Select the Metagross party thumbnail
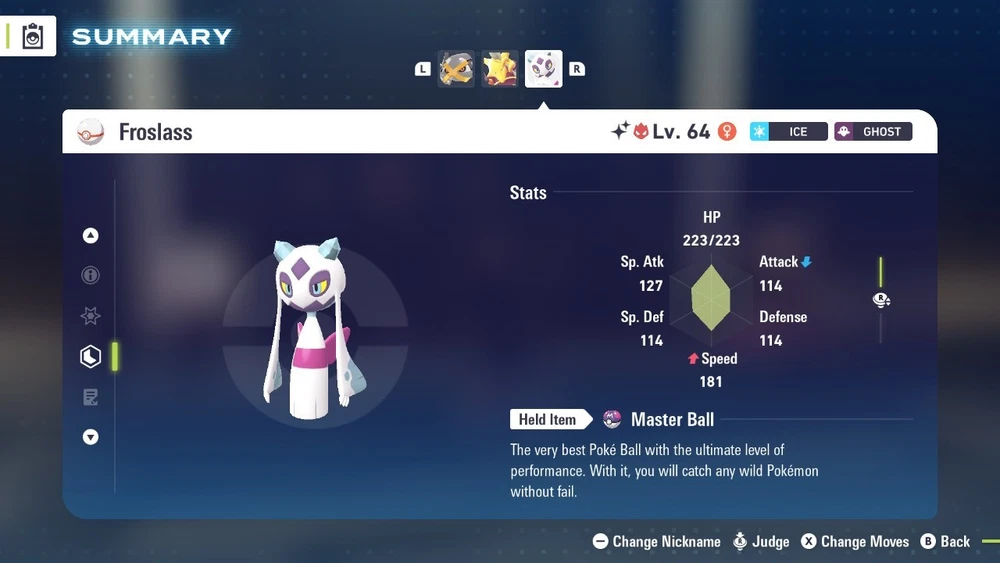Screen dimensions: 1000x563 pyautogui.click(x=456, y=69)
